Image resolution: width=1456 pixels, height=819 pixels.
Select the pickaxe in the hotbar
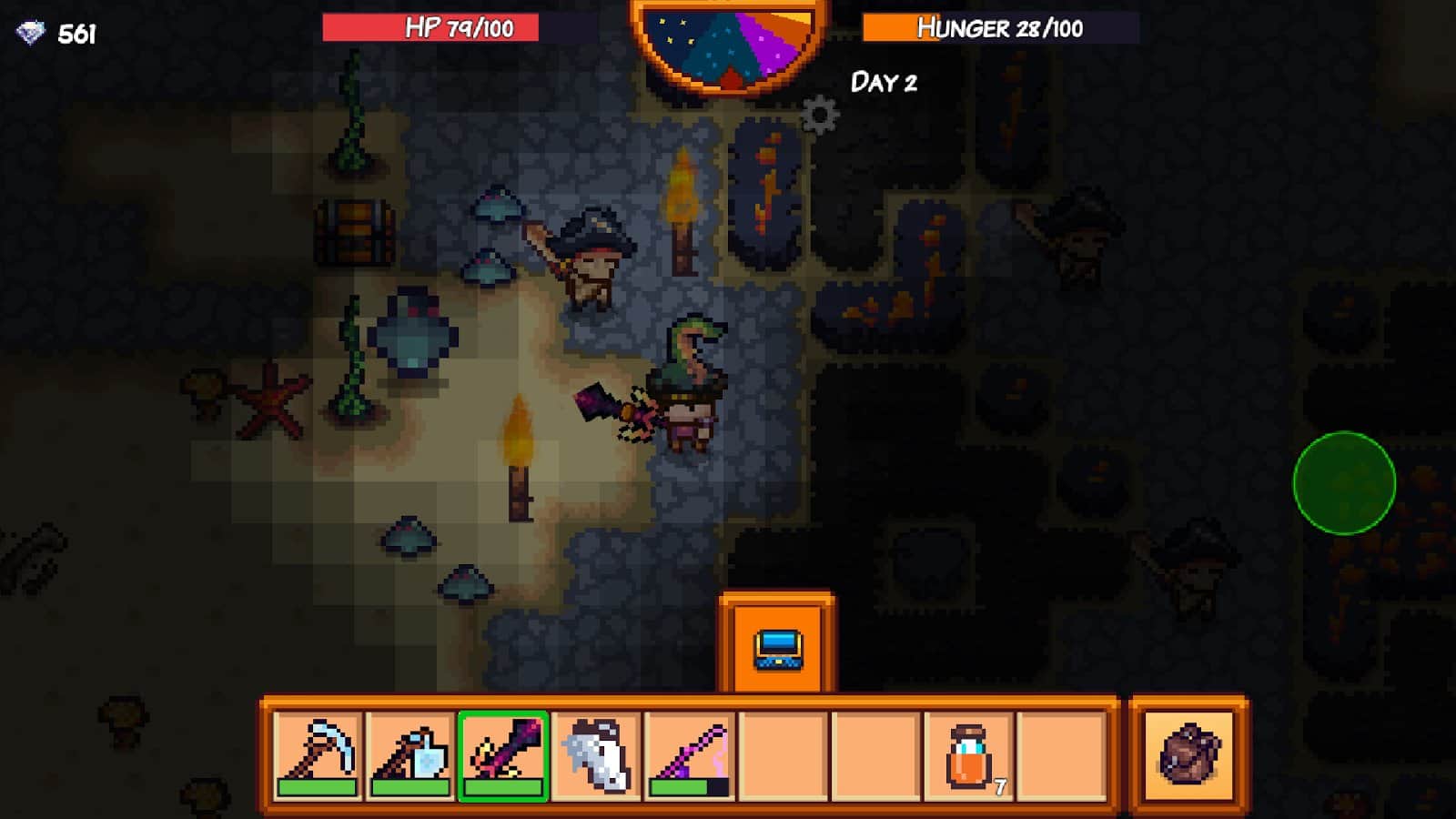(318, 755)
